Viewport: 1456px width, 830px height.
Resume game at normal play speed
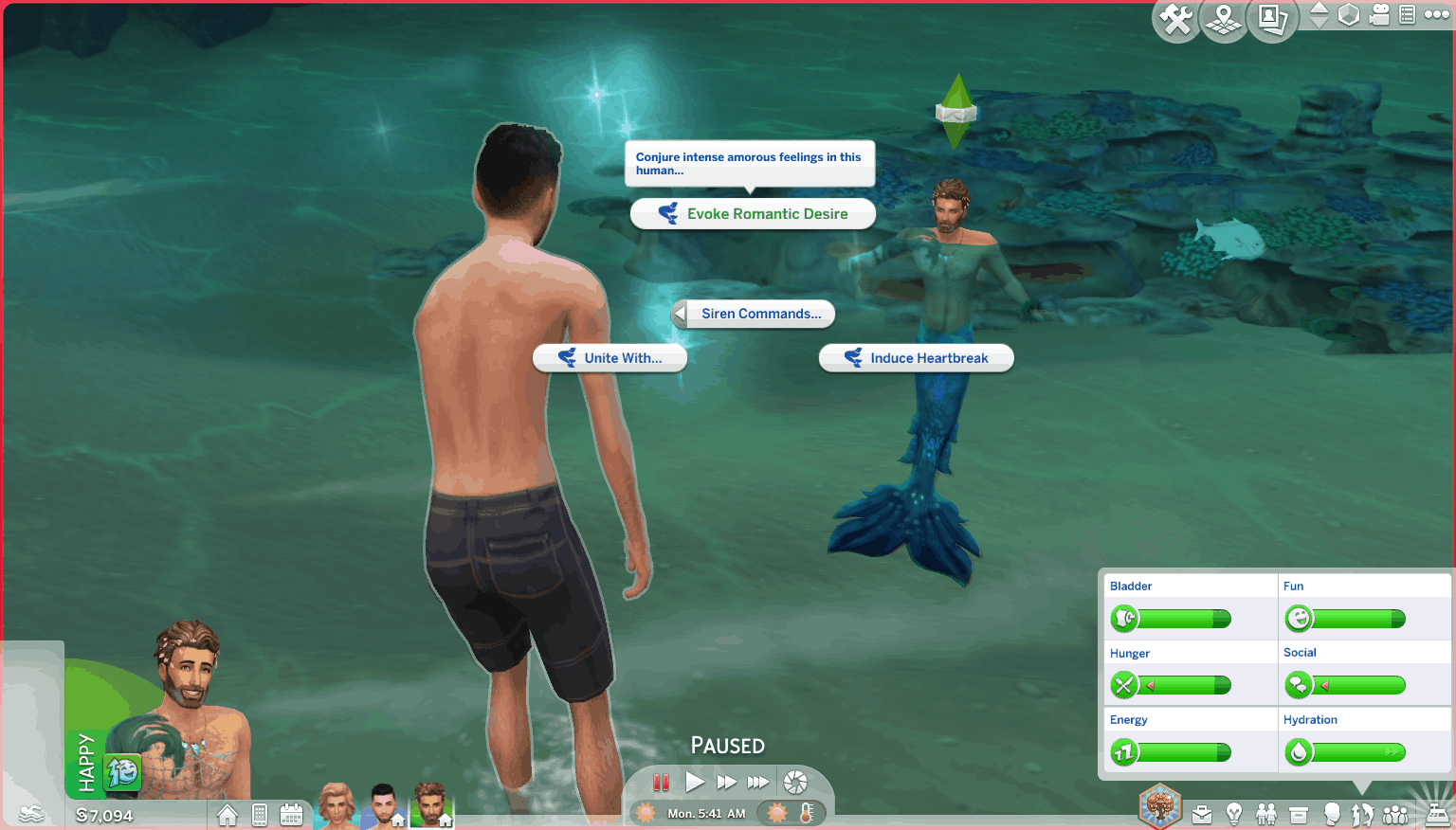(695, 783)
